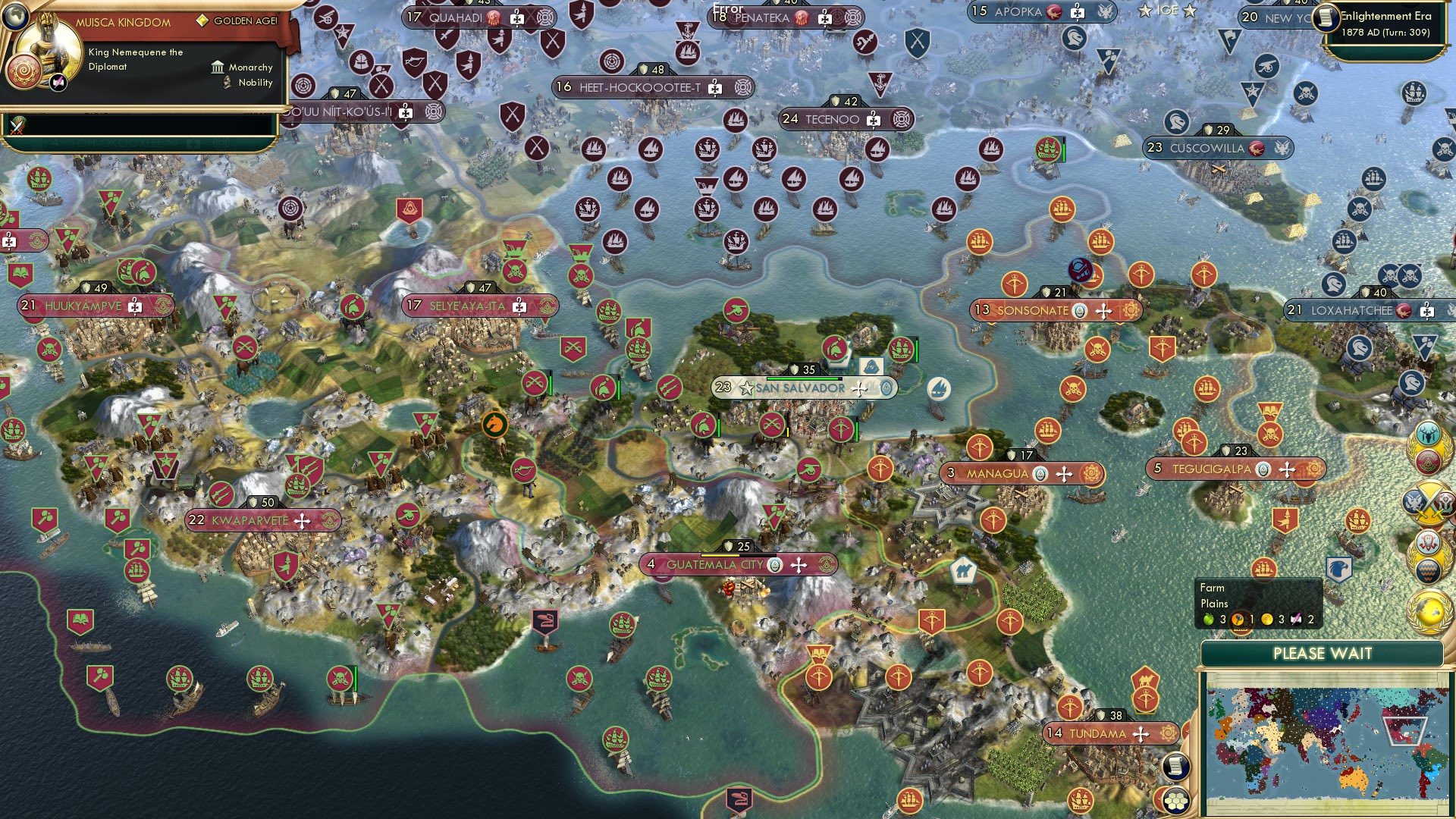Click the small globe icon above the leader portrait
1456x819 pixels.
coord(16,16)
